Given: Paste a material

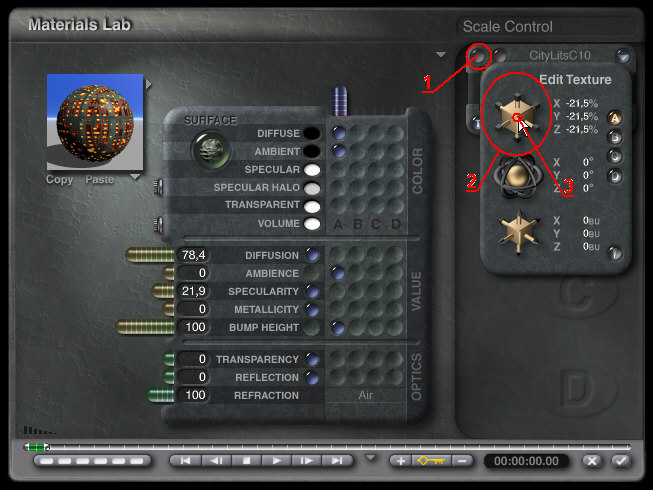Looking at the screenshot, I should (99, 180).
